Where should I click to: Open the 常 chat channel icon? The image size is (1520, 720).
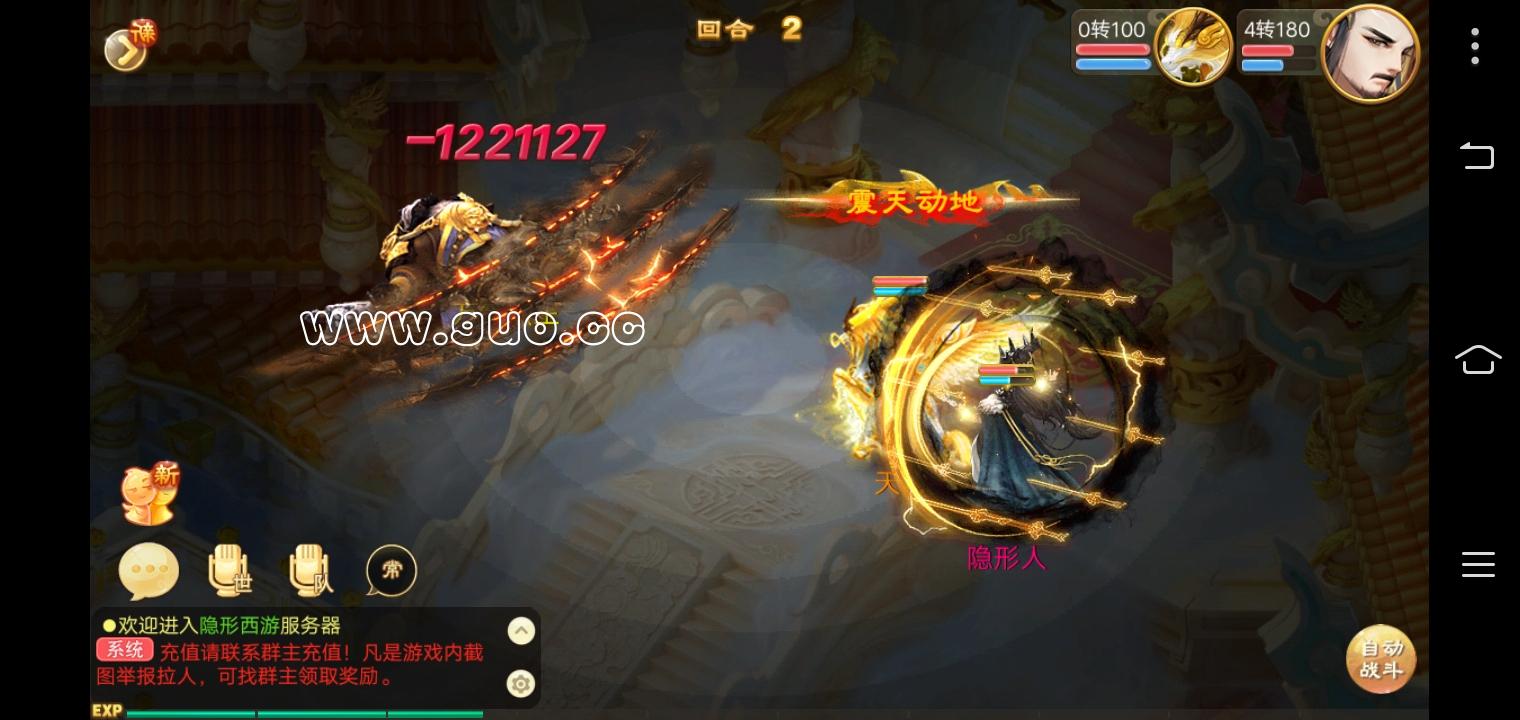391,570
